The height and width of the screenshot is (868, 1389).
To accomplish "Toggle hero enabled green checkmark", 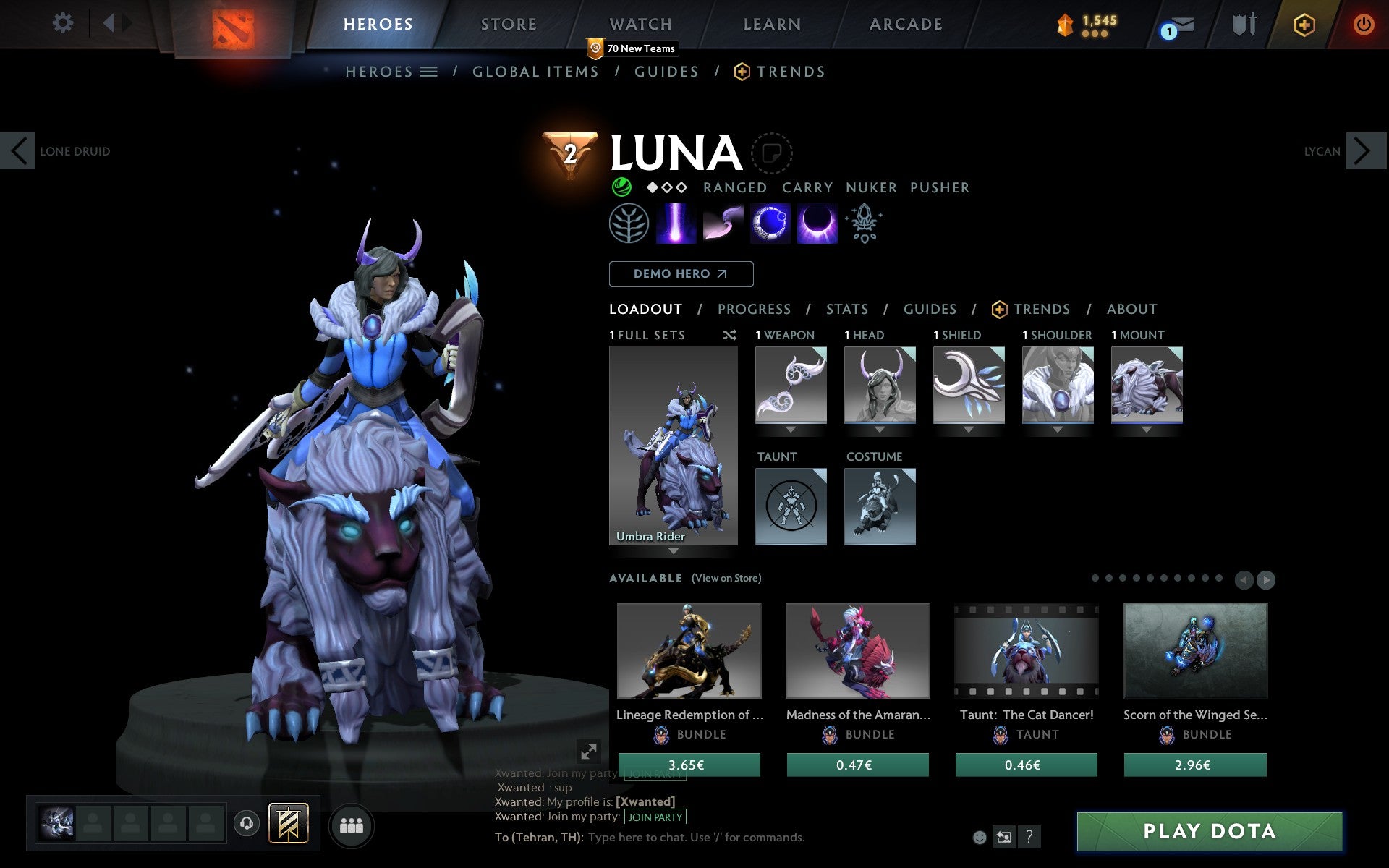I will pyautogui.click(x=623, y=187).
